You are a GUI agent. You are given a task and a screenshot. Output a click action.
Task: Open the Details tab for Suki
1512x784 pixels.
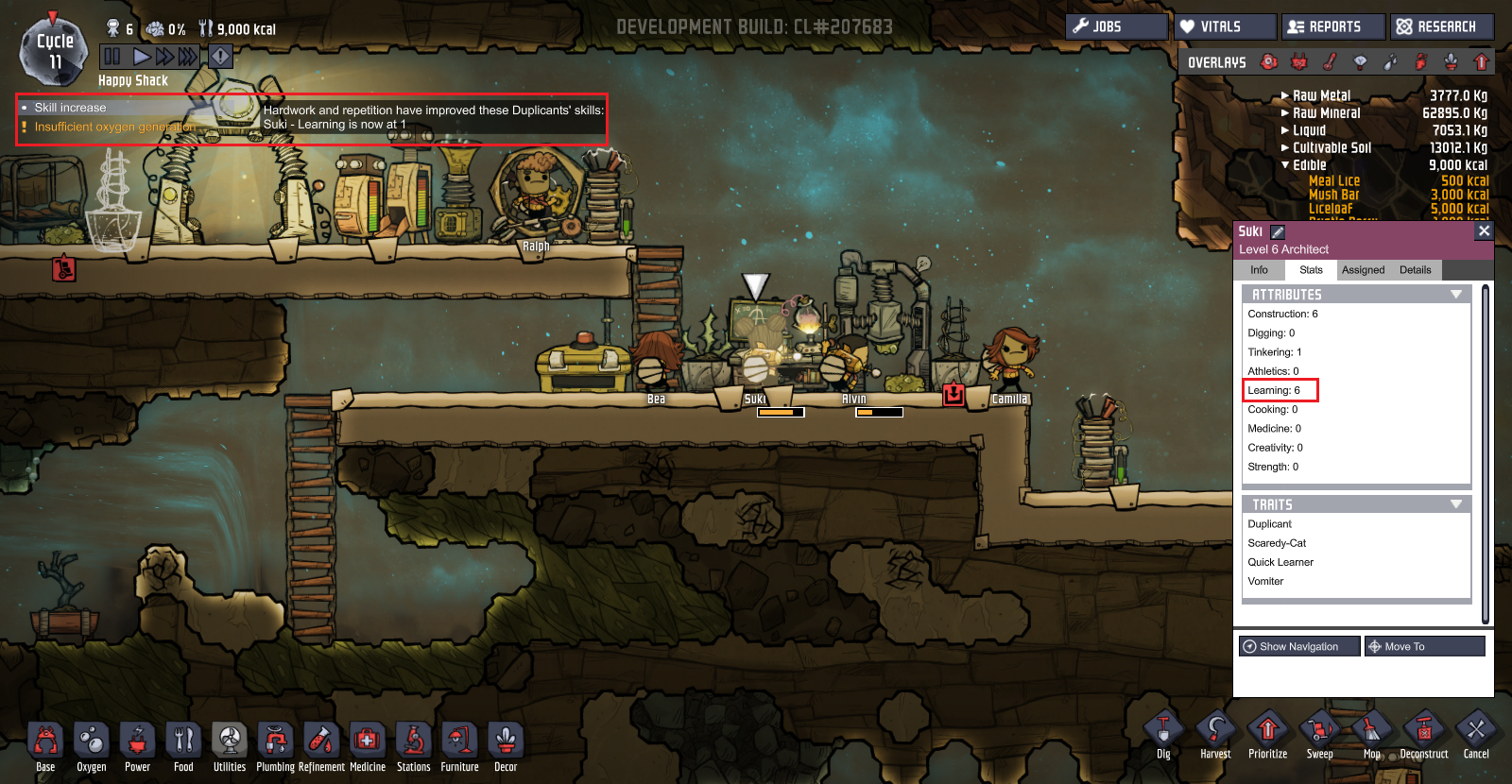(x=1415, y=270)
